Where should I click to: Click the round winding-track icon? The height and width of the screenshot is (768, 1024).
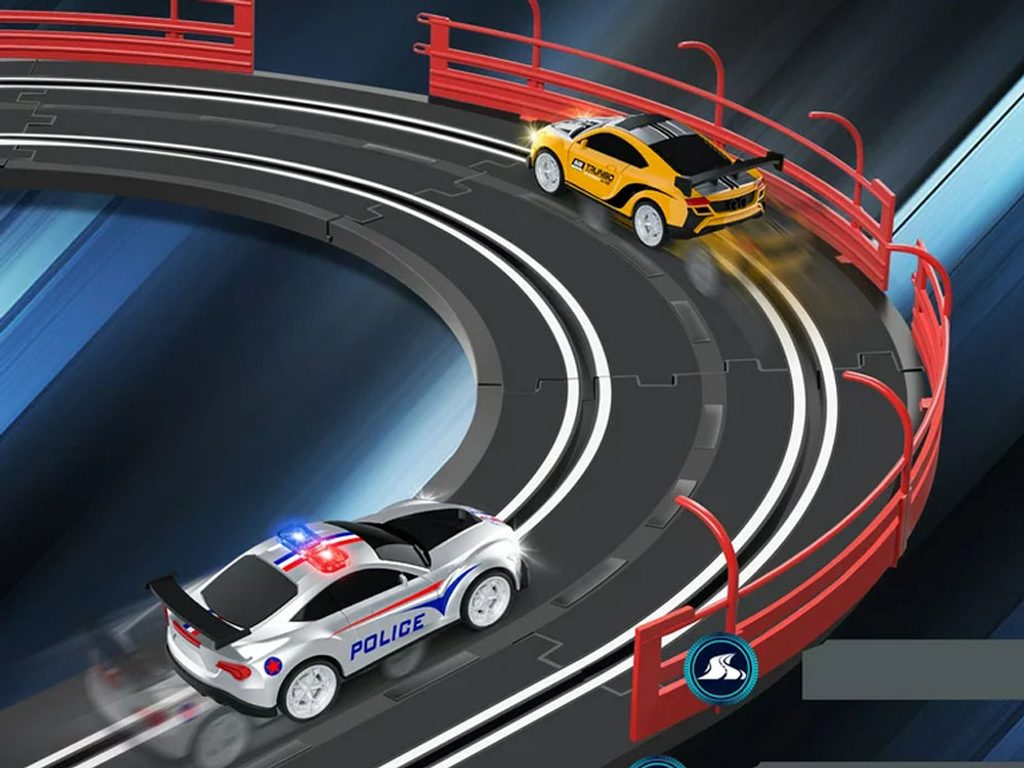click(x=720, y=670)
